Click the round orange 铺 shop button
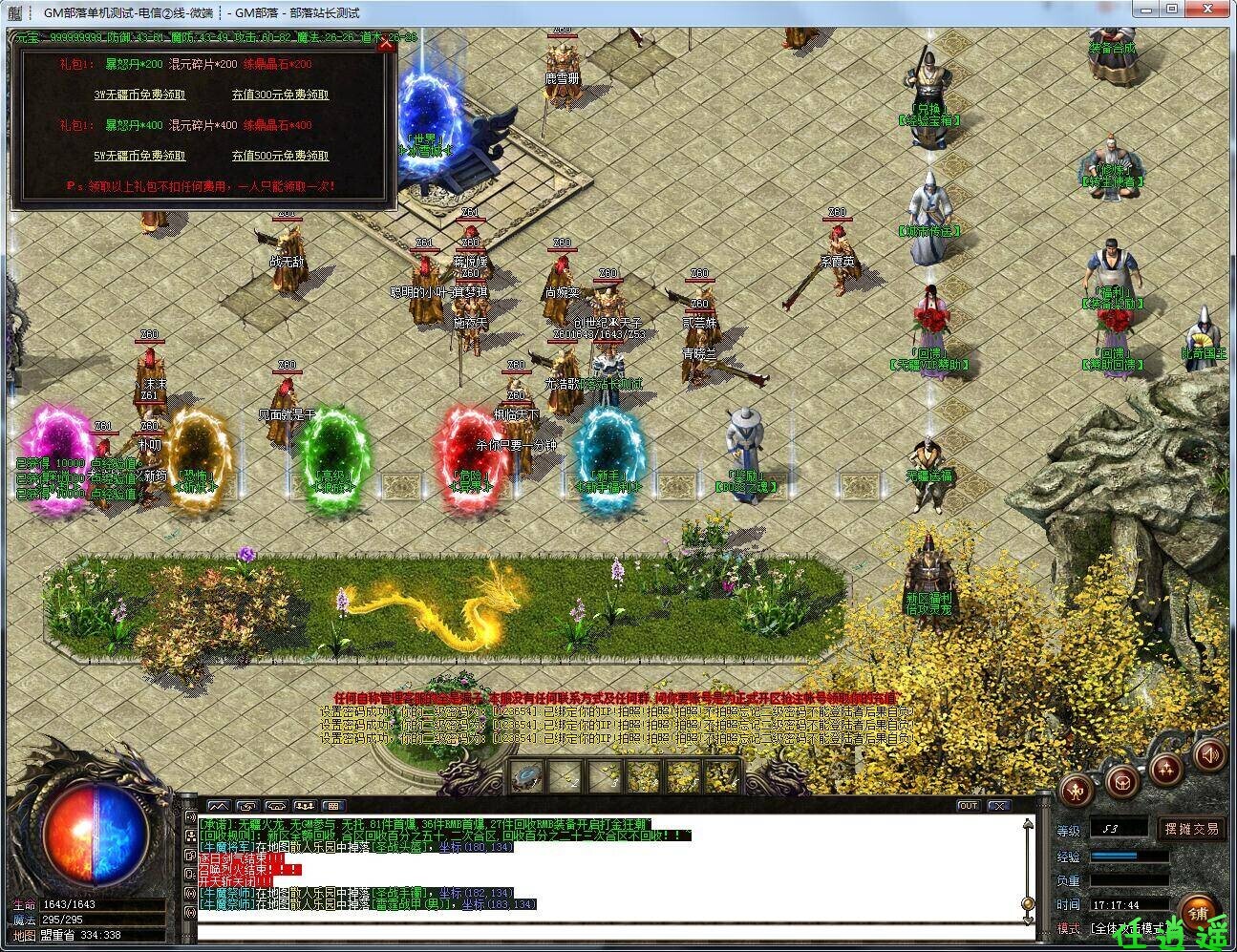 (x=1197, y=910)
